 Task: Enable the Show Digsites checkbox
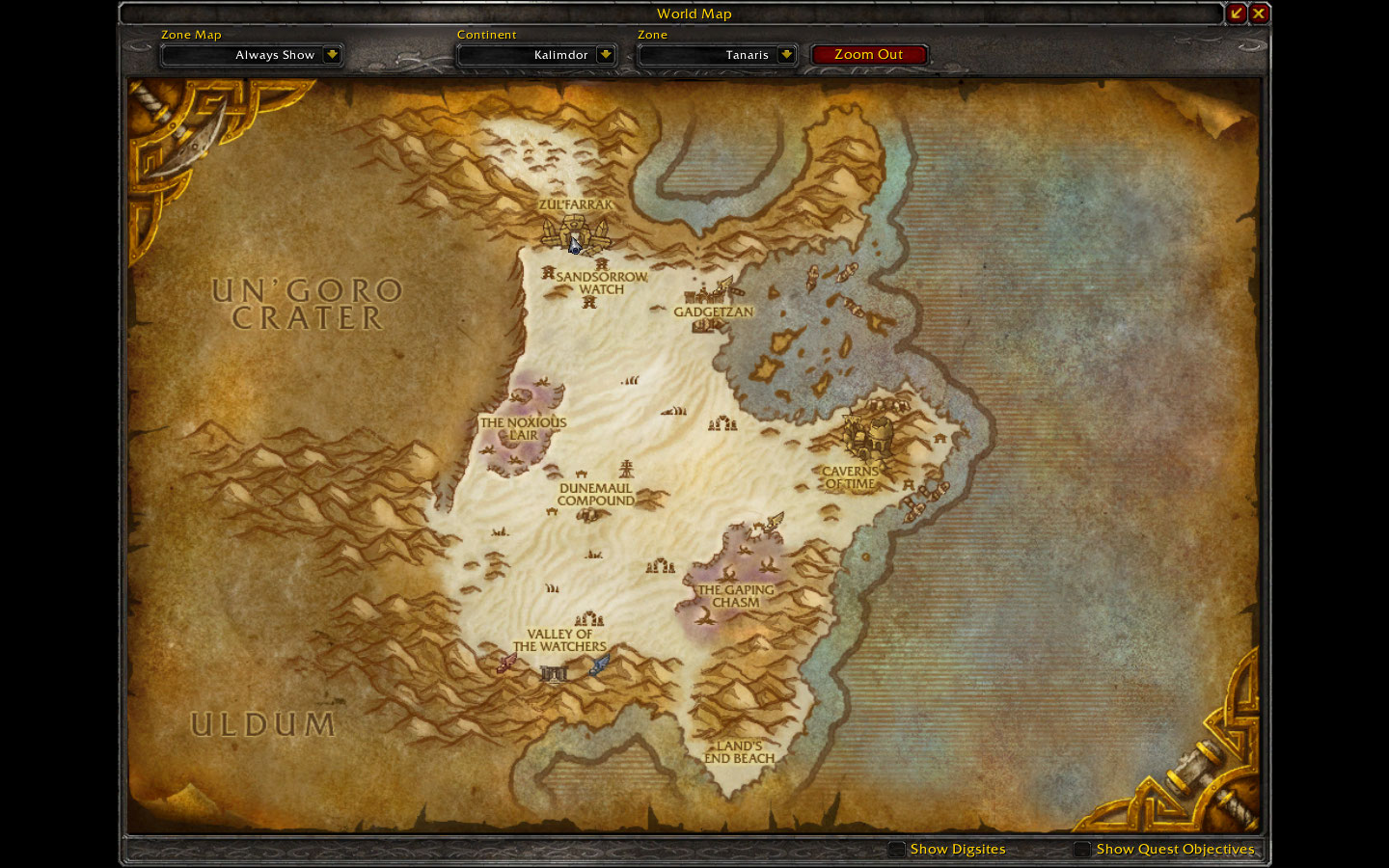pos(896,850)
